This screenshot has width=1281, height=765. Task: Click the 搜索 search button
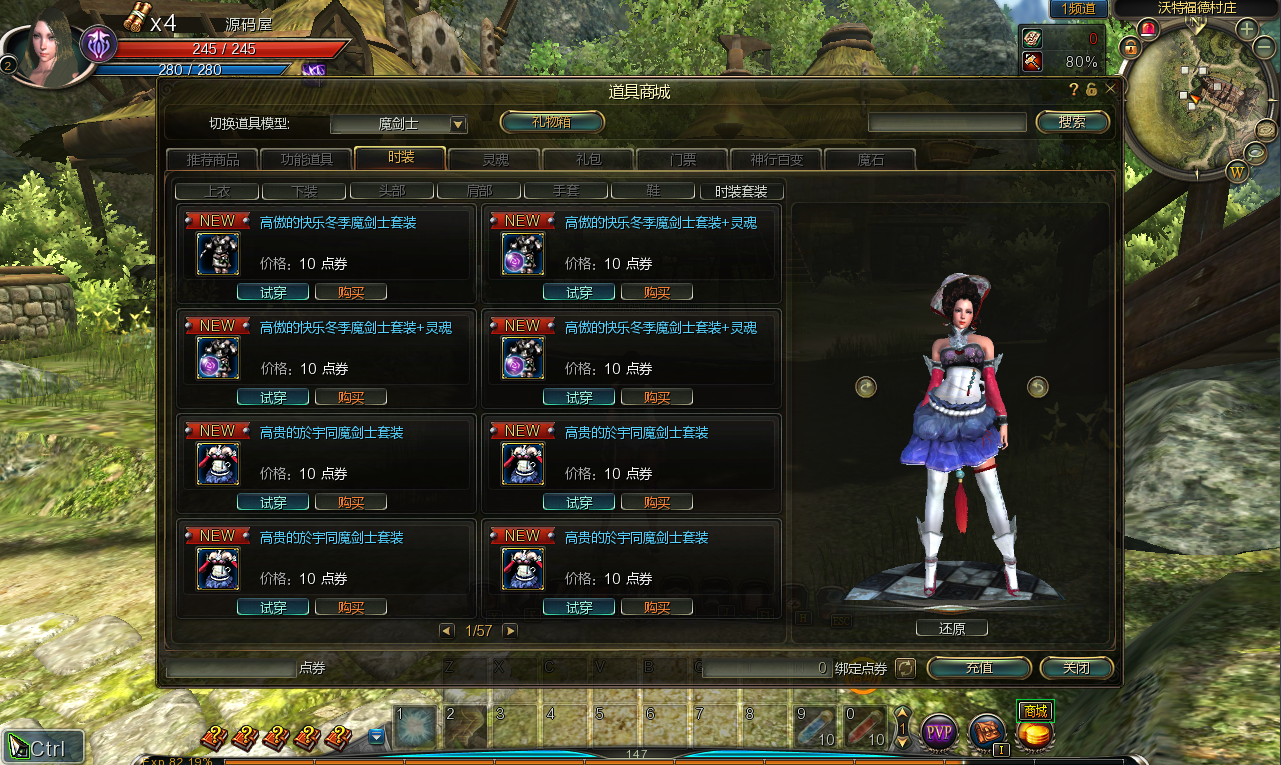tap(1072, 122)
